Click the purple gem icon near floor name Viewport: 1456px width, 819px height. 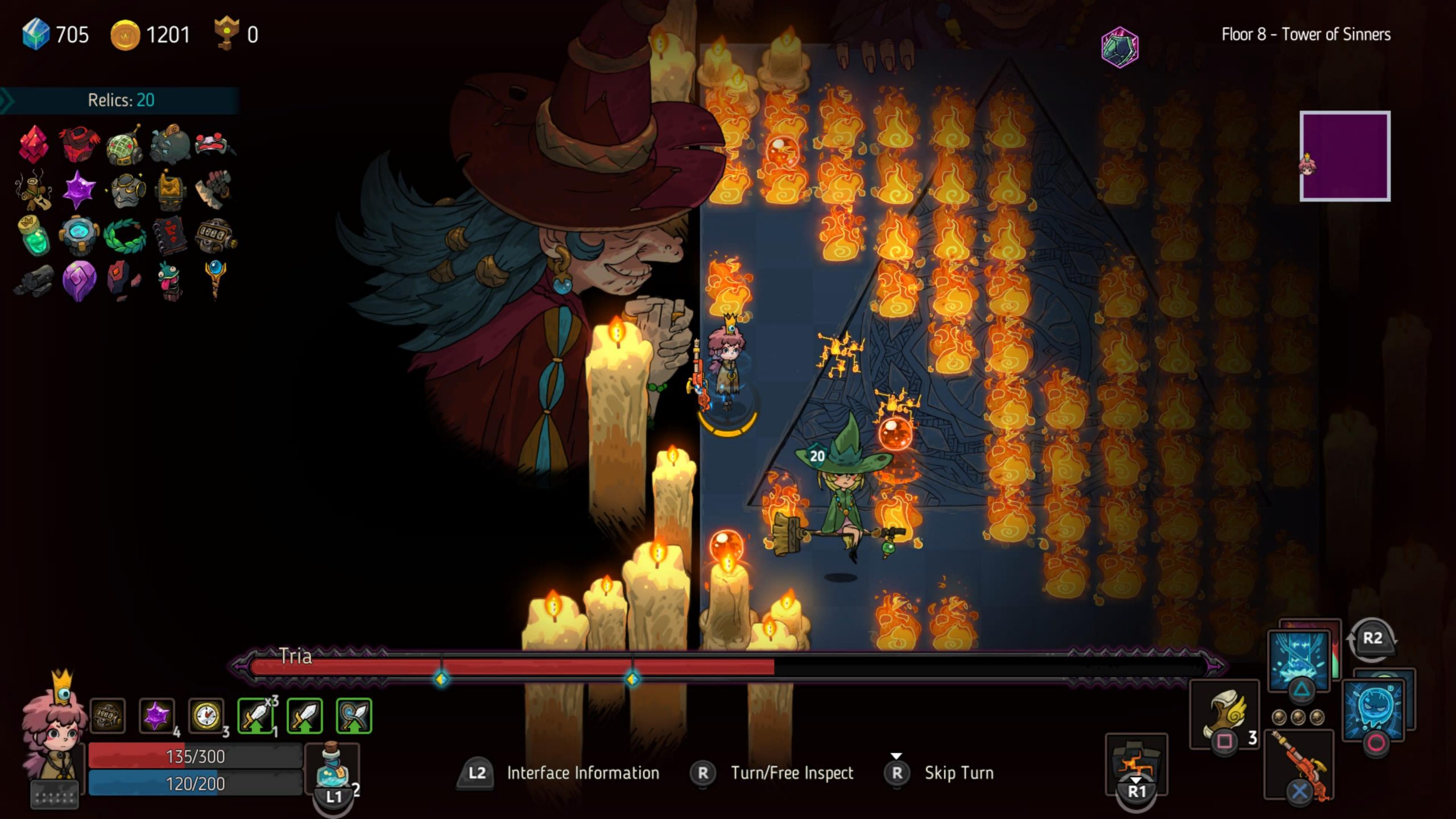pyautogui.click(x=1120, y=48)
